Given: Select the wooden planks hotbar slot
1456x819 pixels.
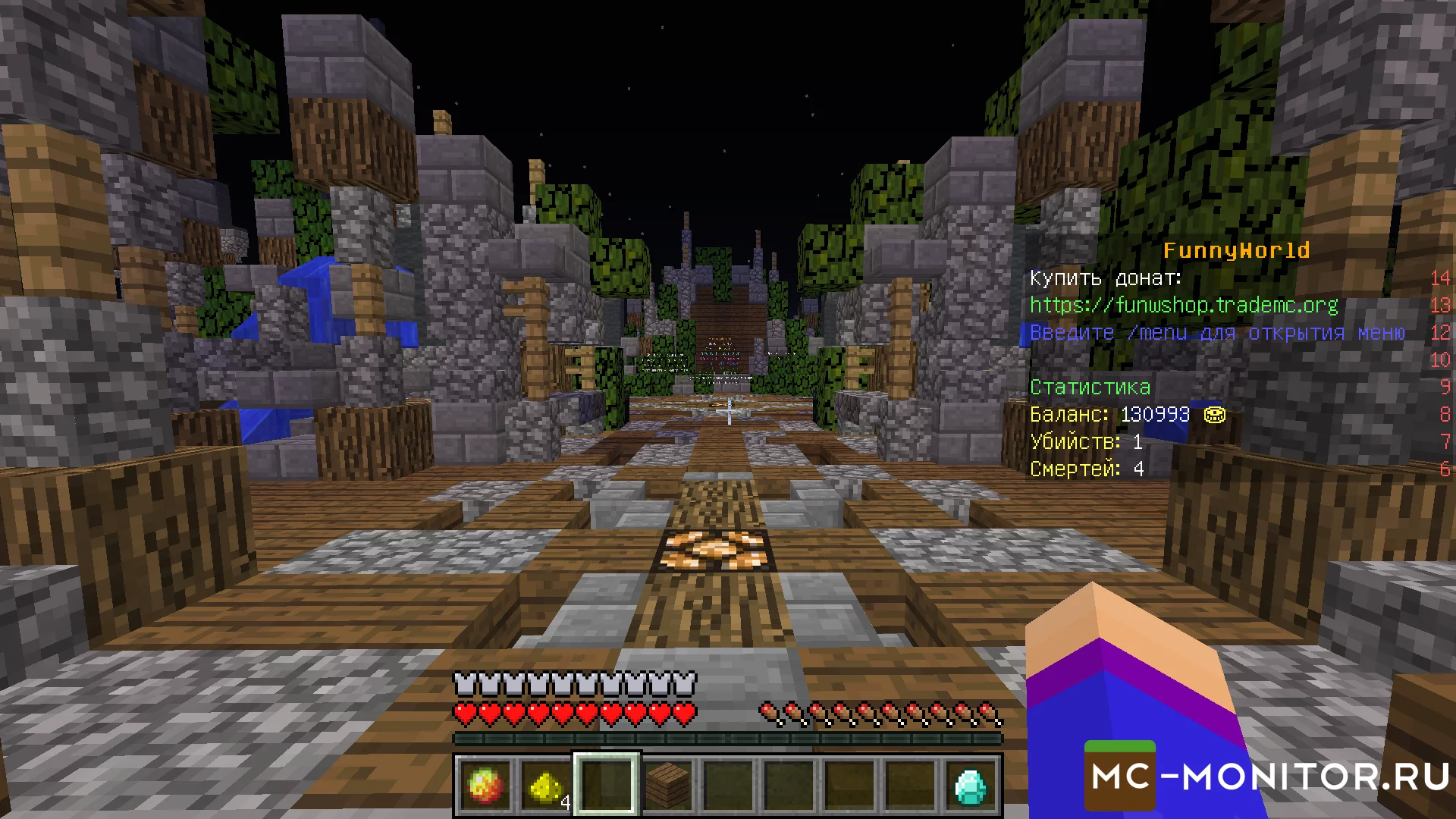Looking at the screenshot, I should click(x=667, y=786).
